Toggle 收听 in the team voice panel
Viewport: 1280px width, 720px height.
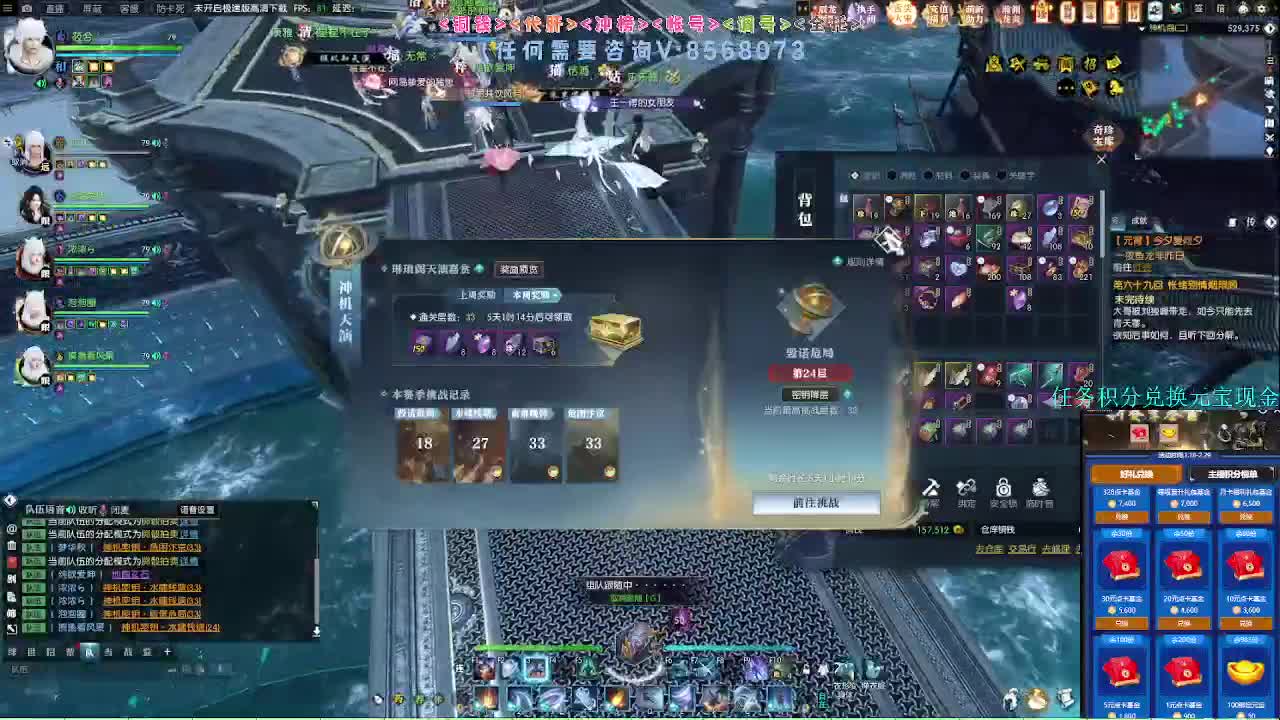(86, 508)
